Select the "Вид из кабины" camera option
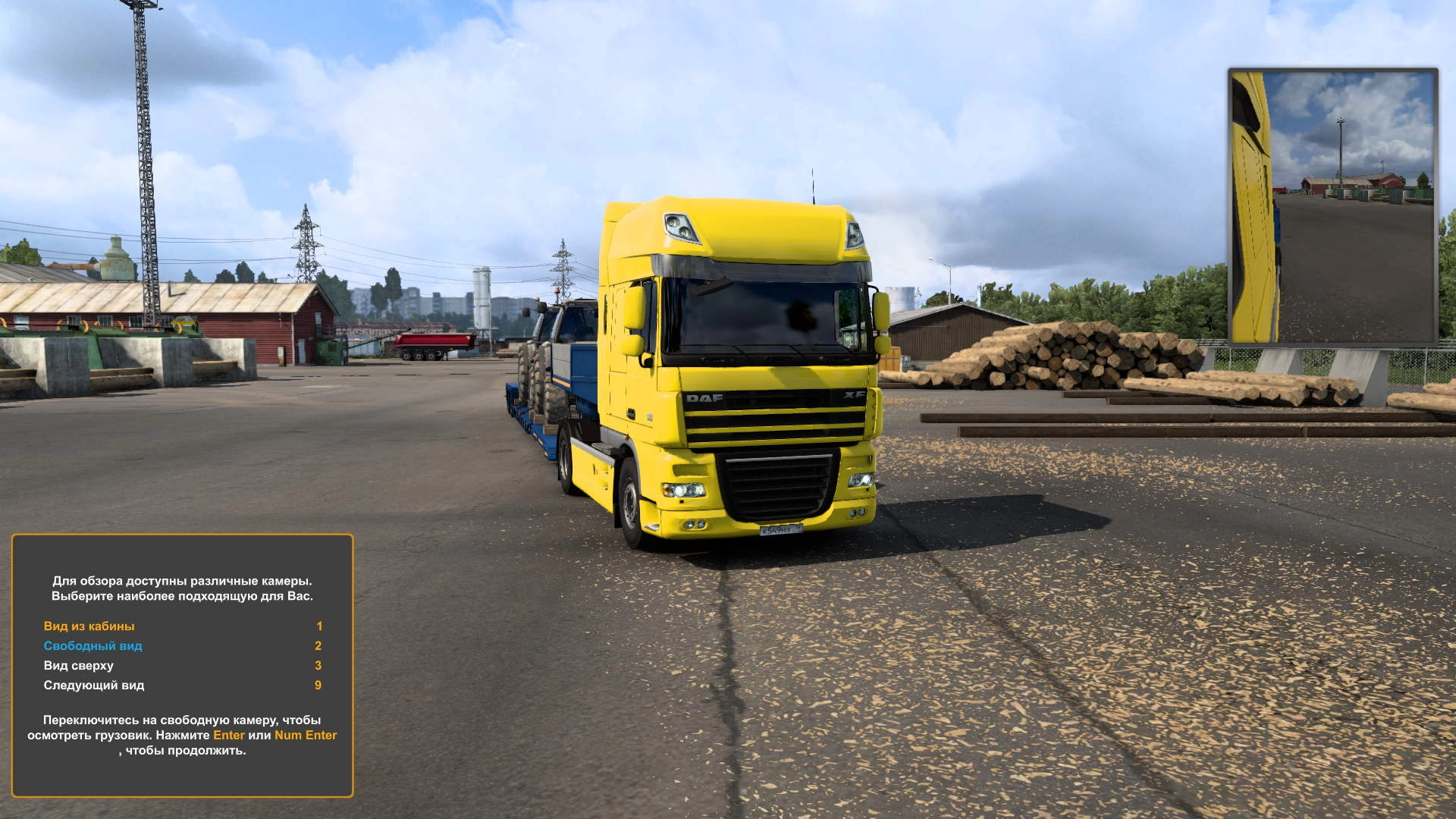The width and height of the screenshot is (1456, 819). [89, 626]
